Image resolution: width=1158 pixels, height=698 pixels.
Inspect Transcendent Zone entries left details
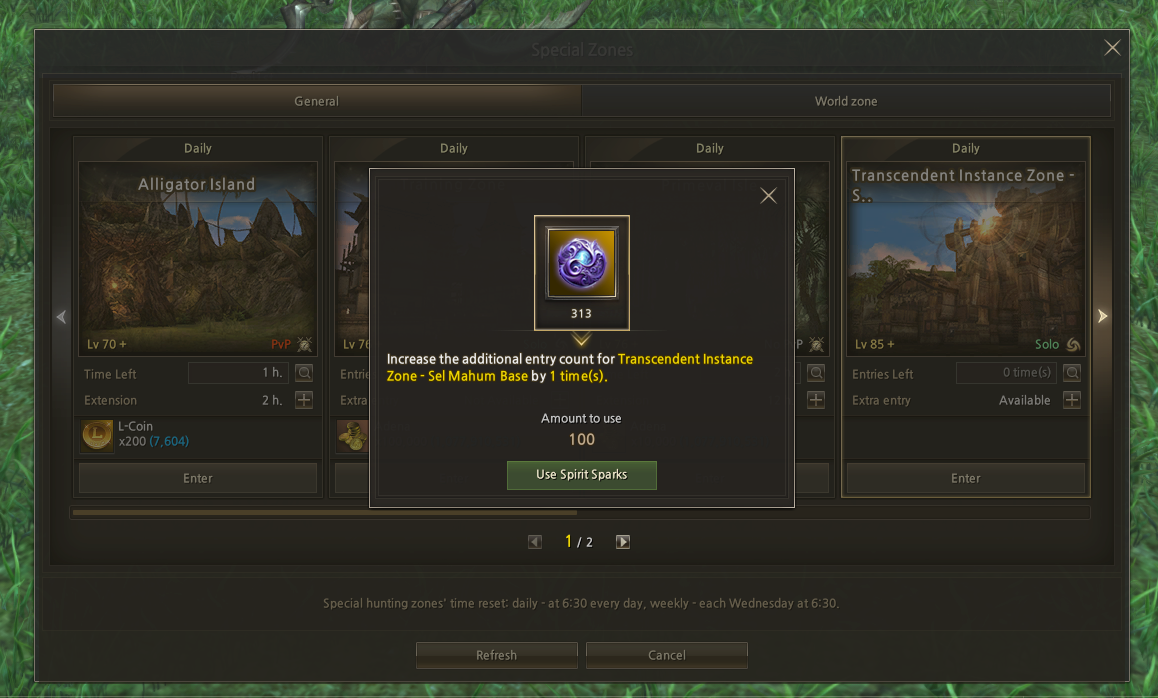point(1071,373)
